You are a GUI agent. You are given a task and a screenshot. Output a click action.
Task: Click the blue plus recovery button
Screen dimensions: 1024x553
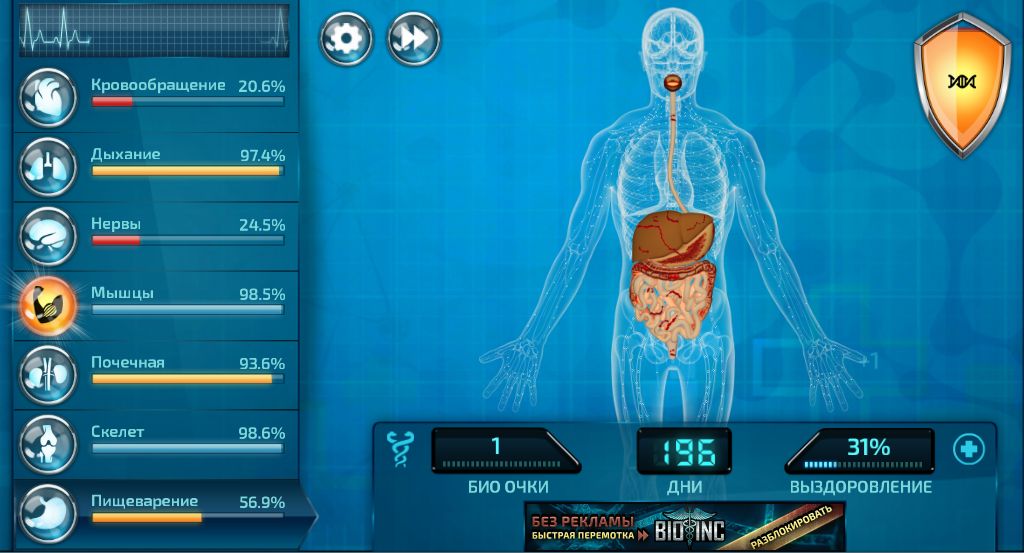(x=968, y=449)
